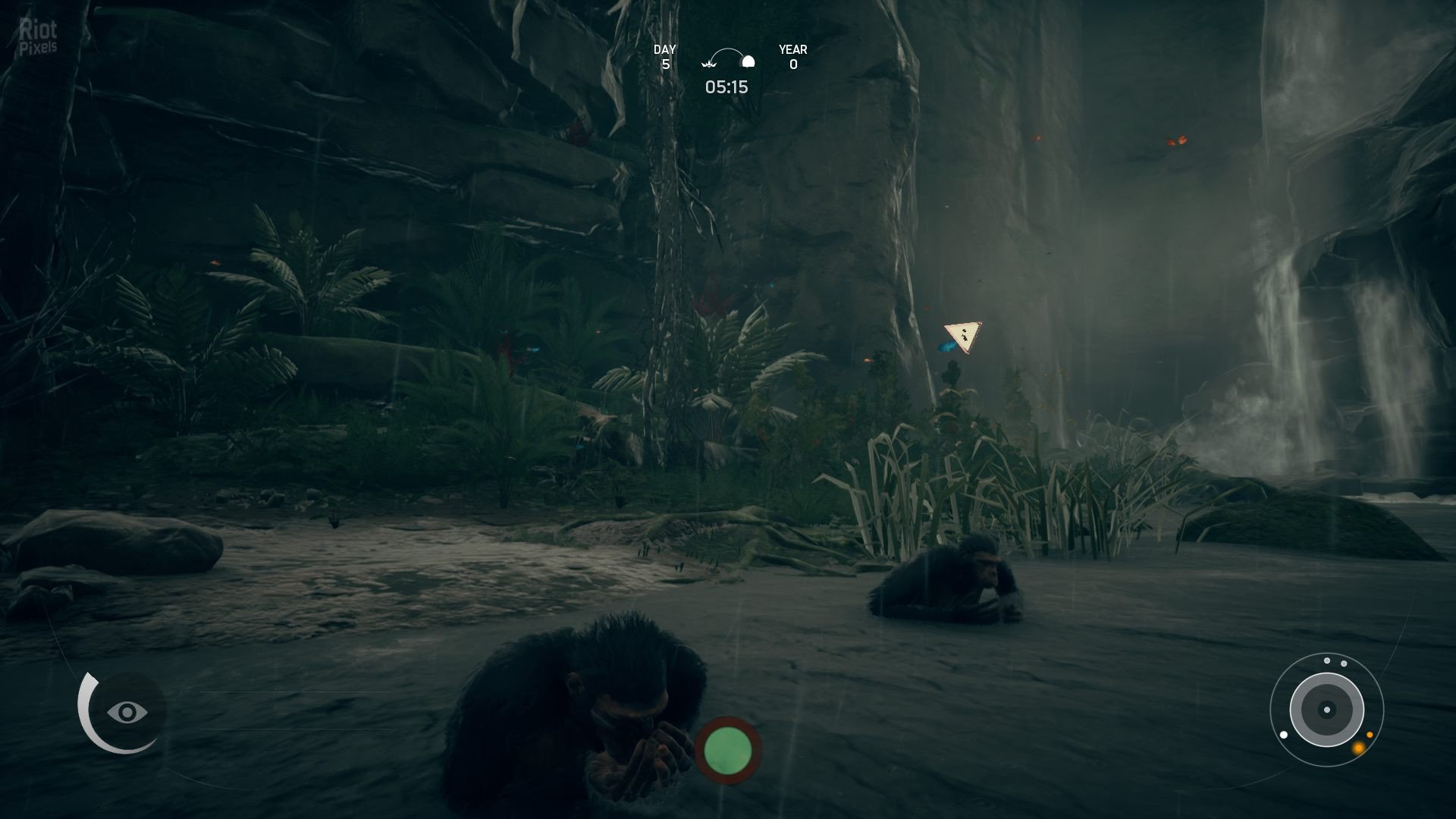Click the day-night cycle arc icon

pos(728,60)
